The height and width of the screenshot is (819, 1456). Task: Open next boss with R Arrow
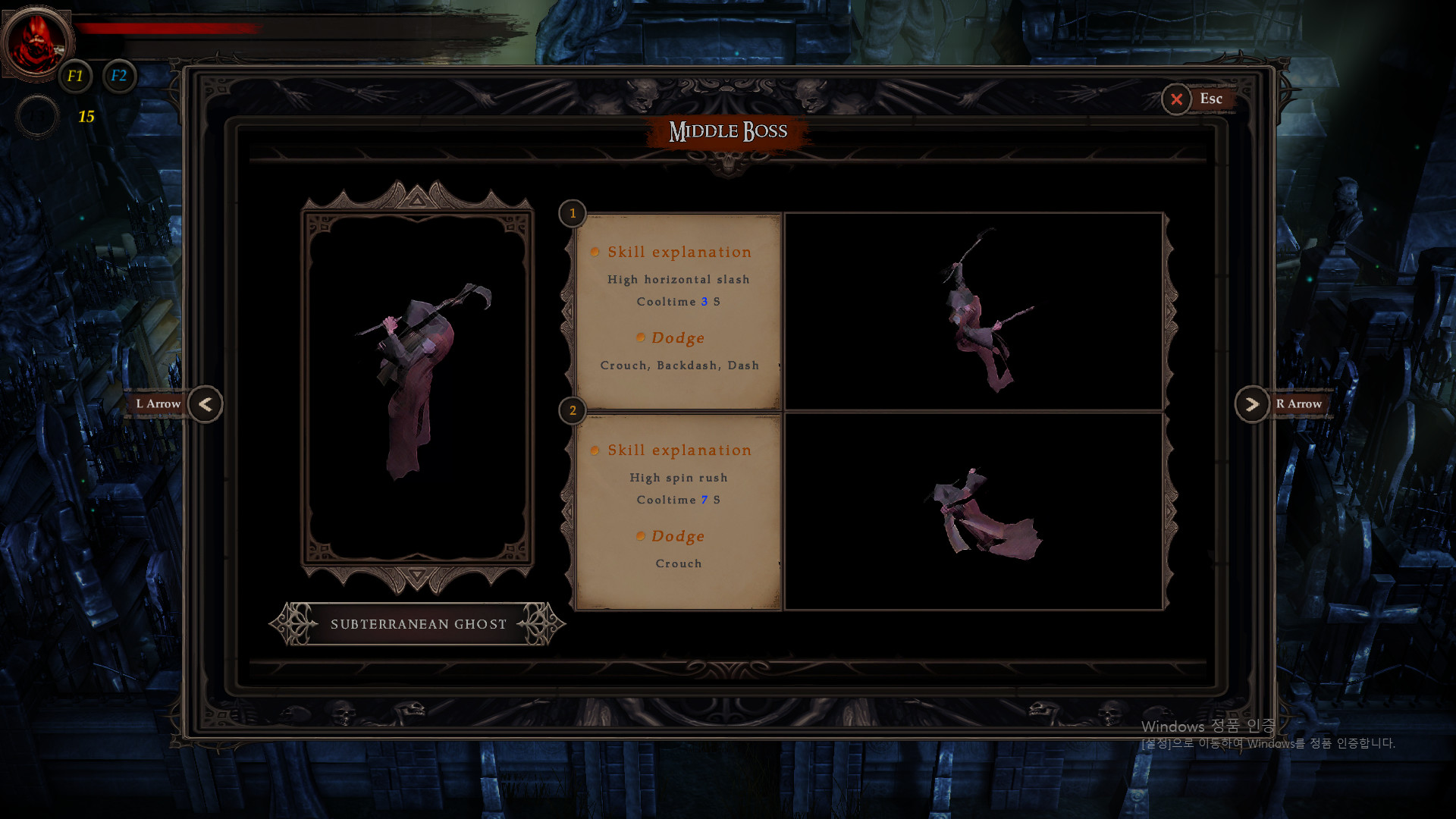(1252, 404)
